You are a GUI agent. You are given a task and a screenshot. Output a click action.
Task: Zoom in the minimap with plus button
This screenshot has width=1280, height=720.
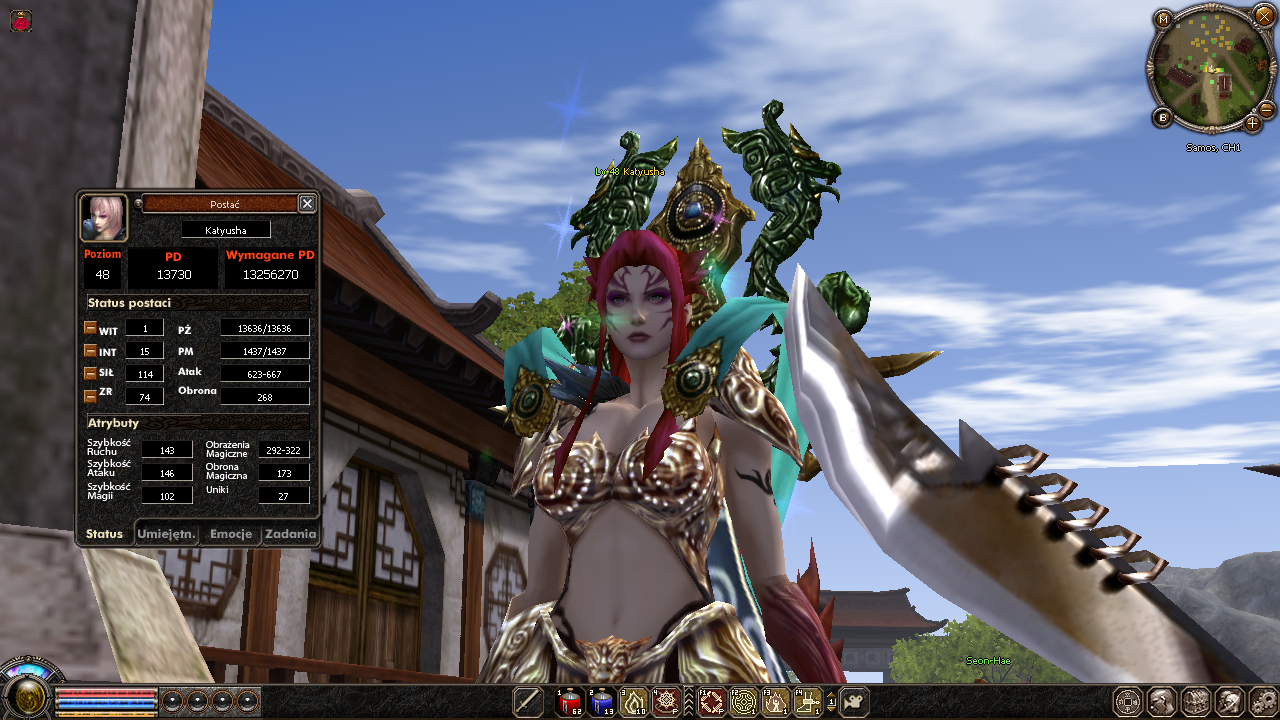(x=1252, y=123)
